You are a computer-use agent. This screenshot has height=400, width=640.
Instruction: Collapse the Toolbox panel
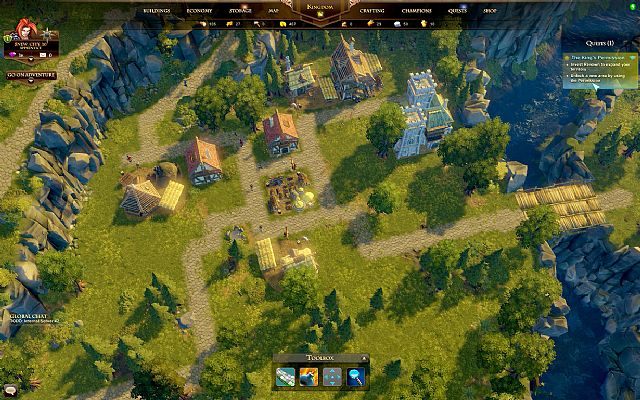364,356
